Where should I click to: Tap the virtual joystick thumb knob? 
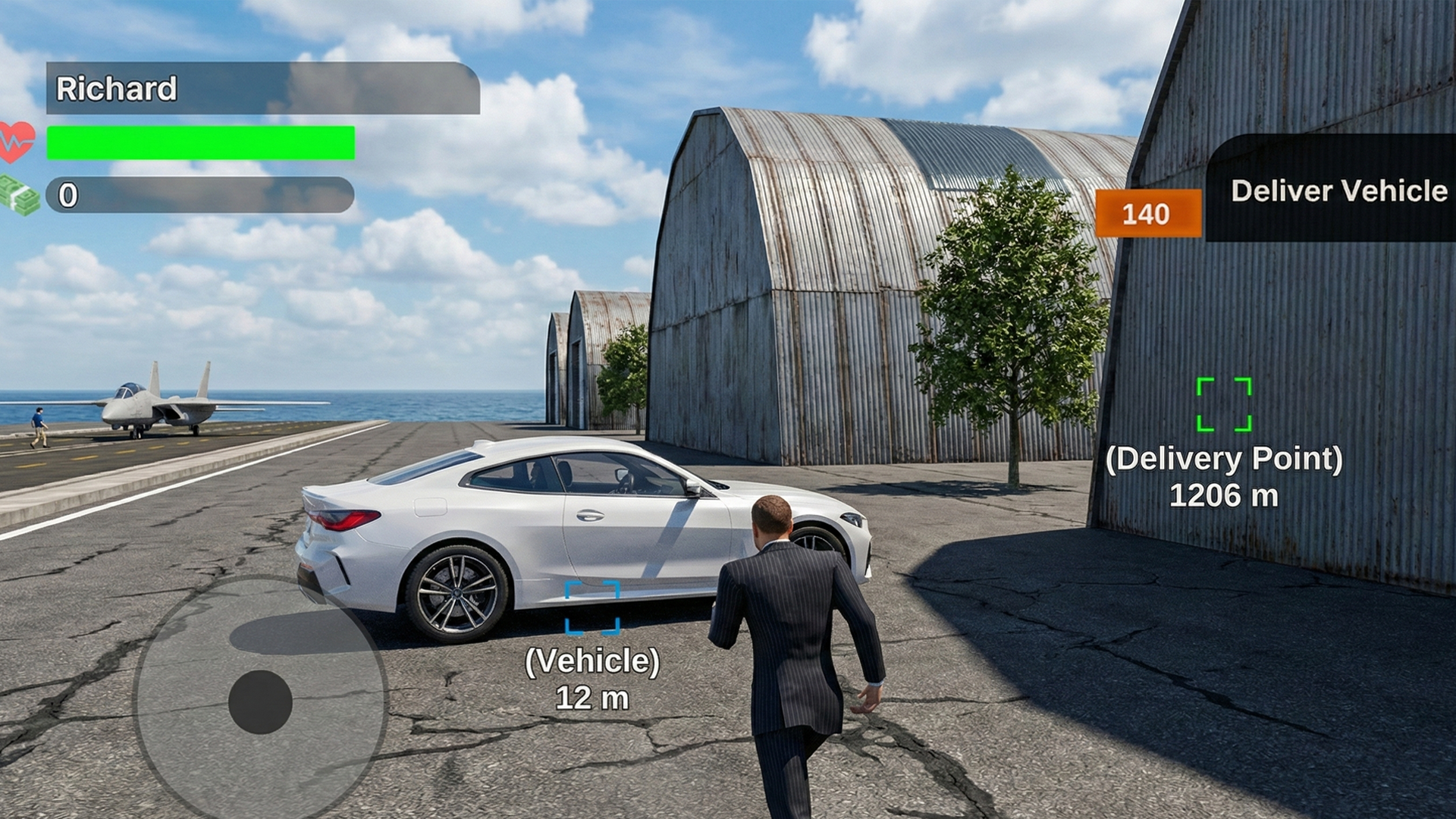coord(260,701)
